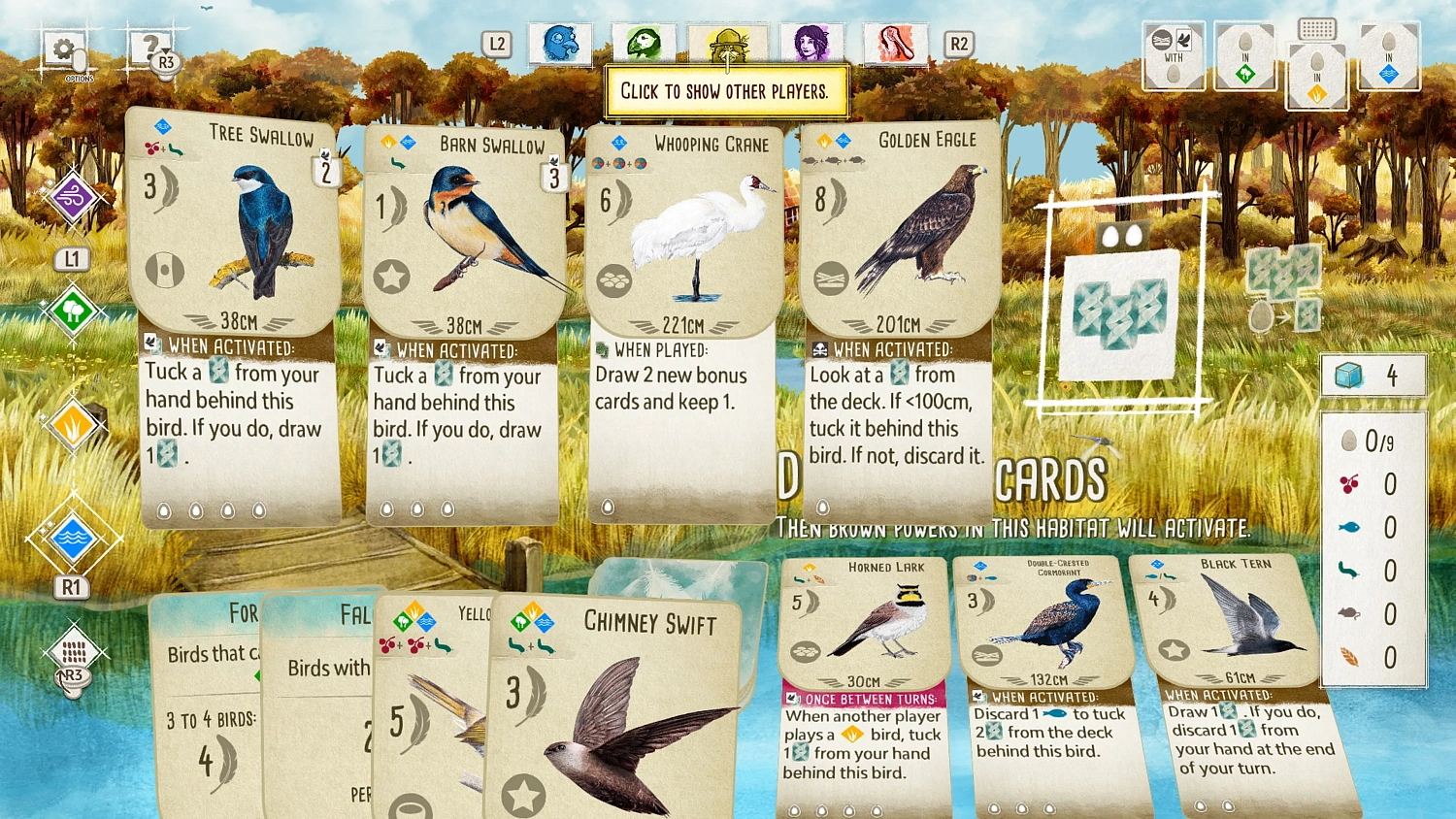1456x819 pixels.
Task: Select the forest habitat icon in the left sidebar
Action: coord(73,312)
